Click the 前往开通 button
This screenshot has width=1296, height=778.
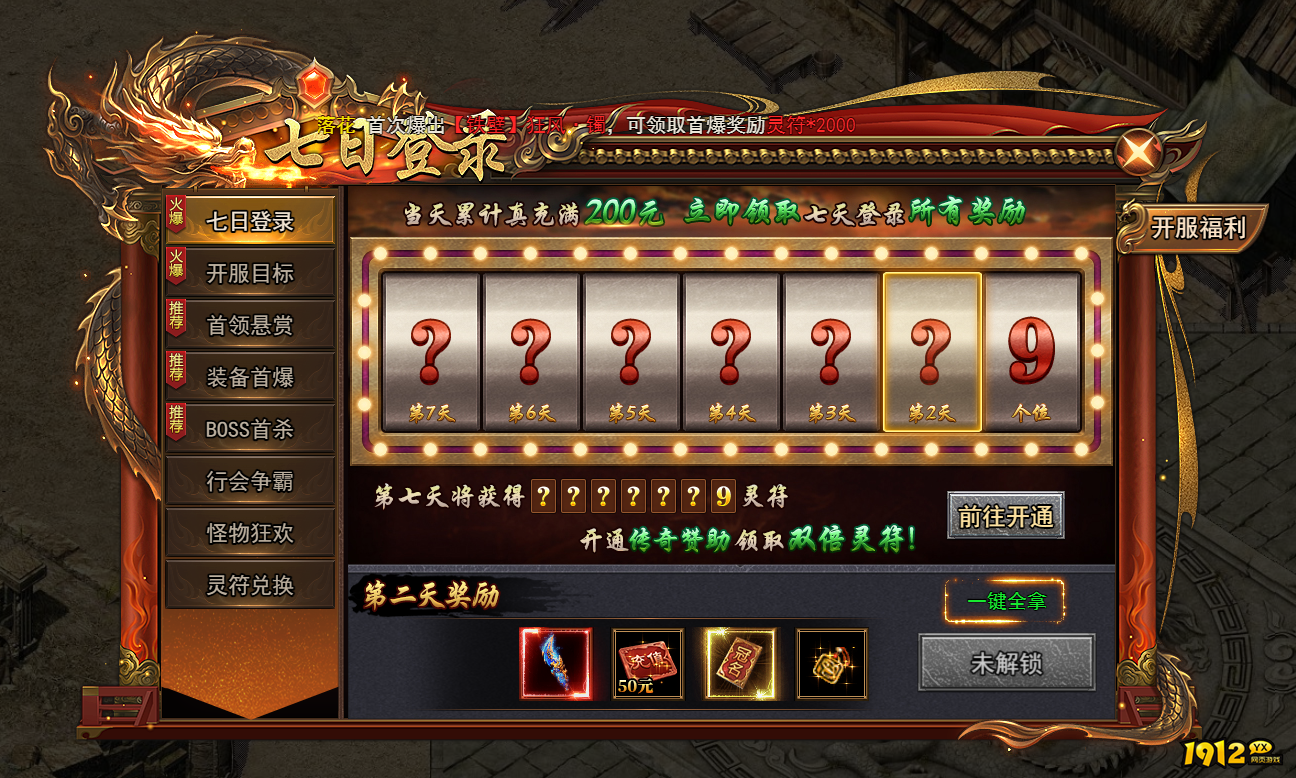point(1005,516)
